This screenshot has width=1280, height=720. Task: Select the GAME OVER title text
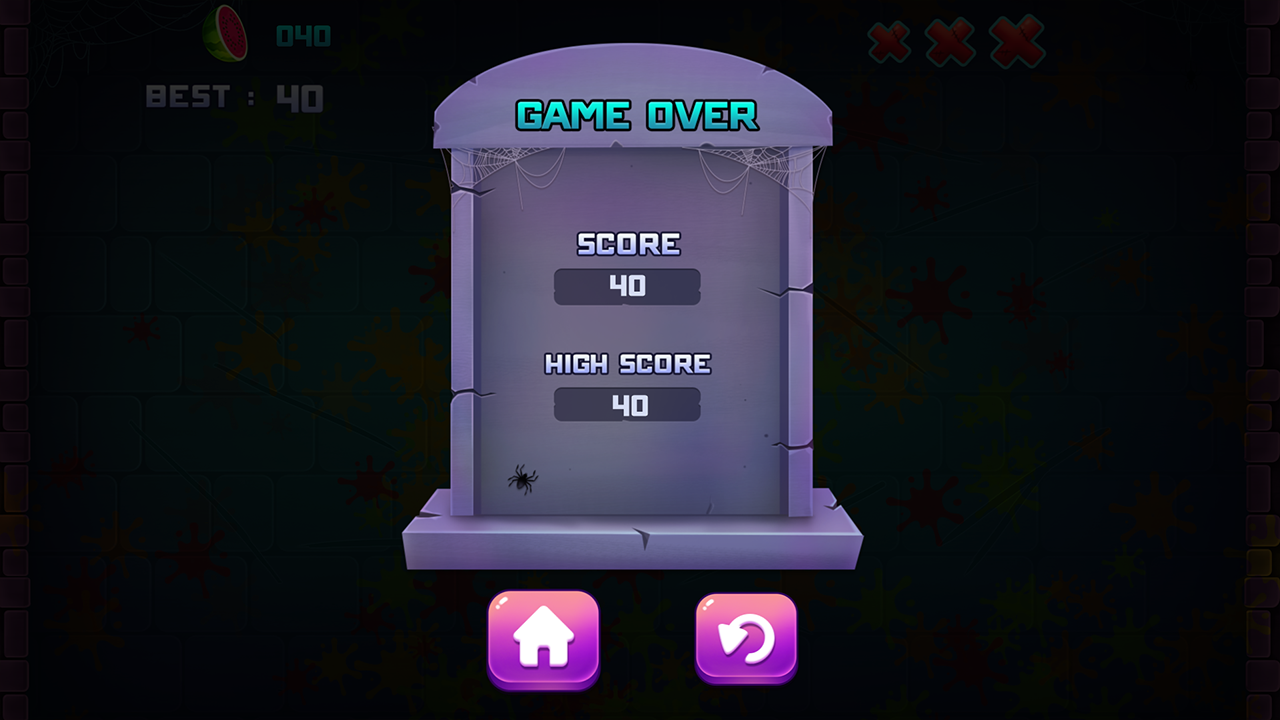(x=634, y=115)
